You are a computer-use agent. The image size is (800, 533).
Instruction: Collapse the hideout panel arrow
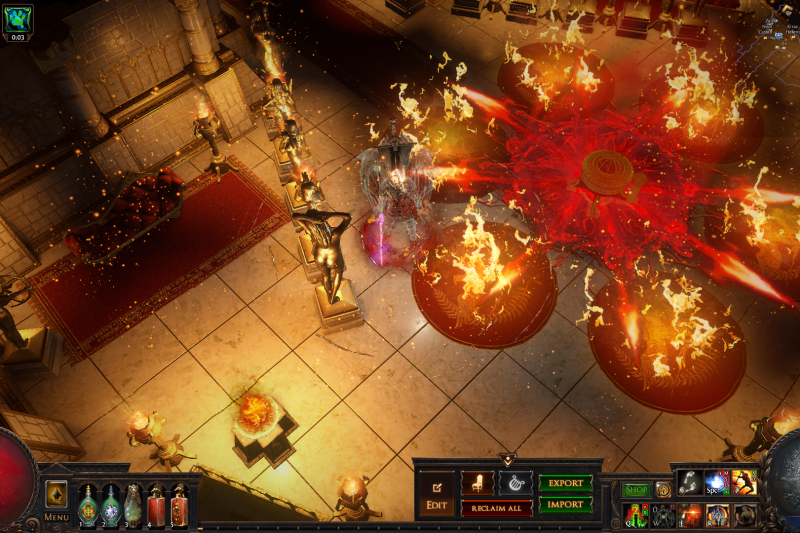[508, 460]
